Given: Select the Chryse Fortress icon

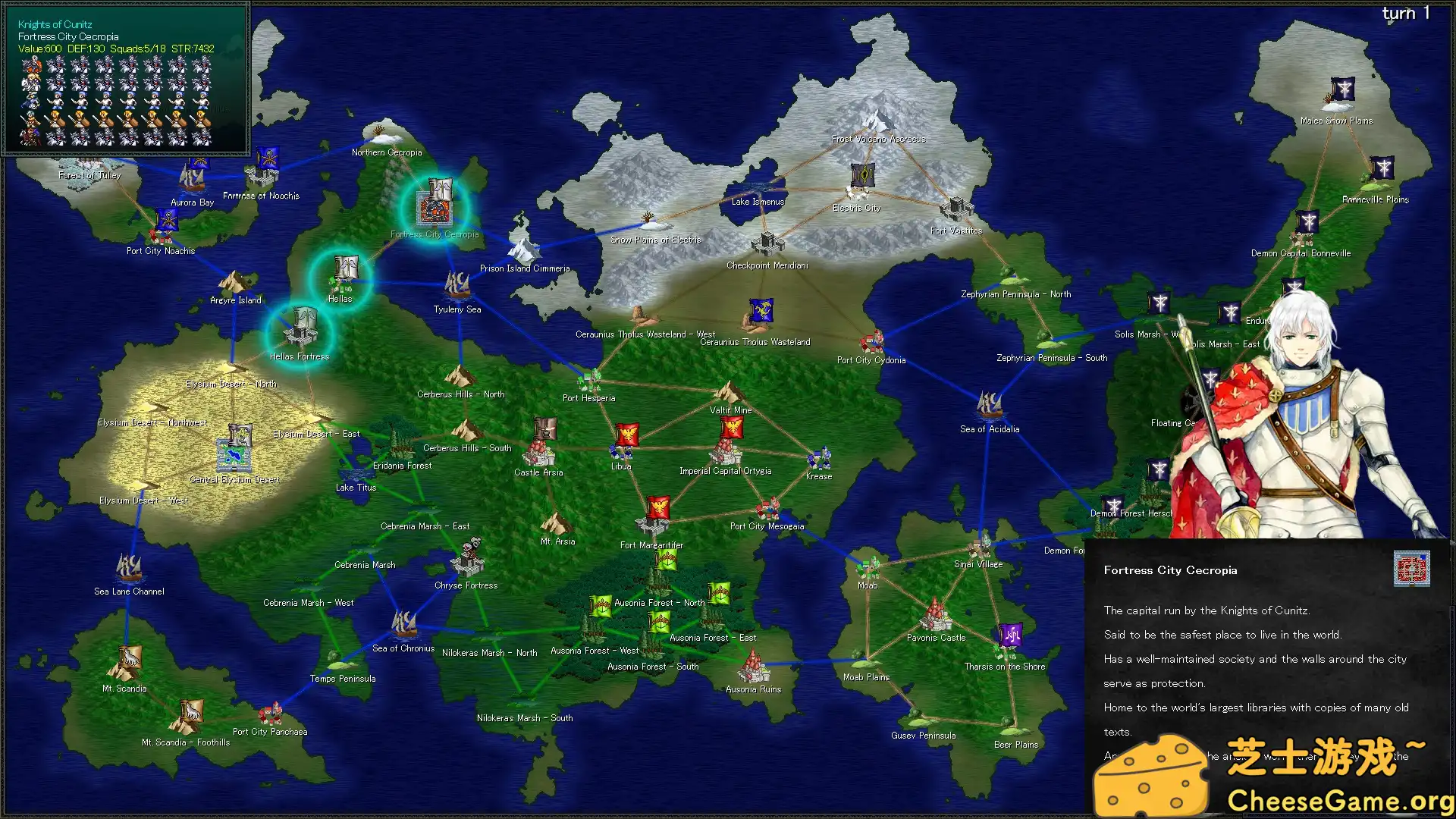Looking at the screenshot, I should [468, 563].
